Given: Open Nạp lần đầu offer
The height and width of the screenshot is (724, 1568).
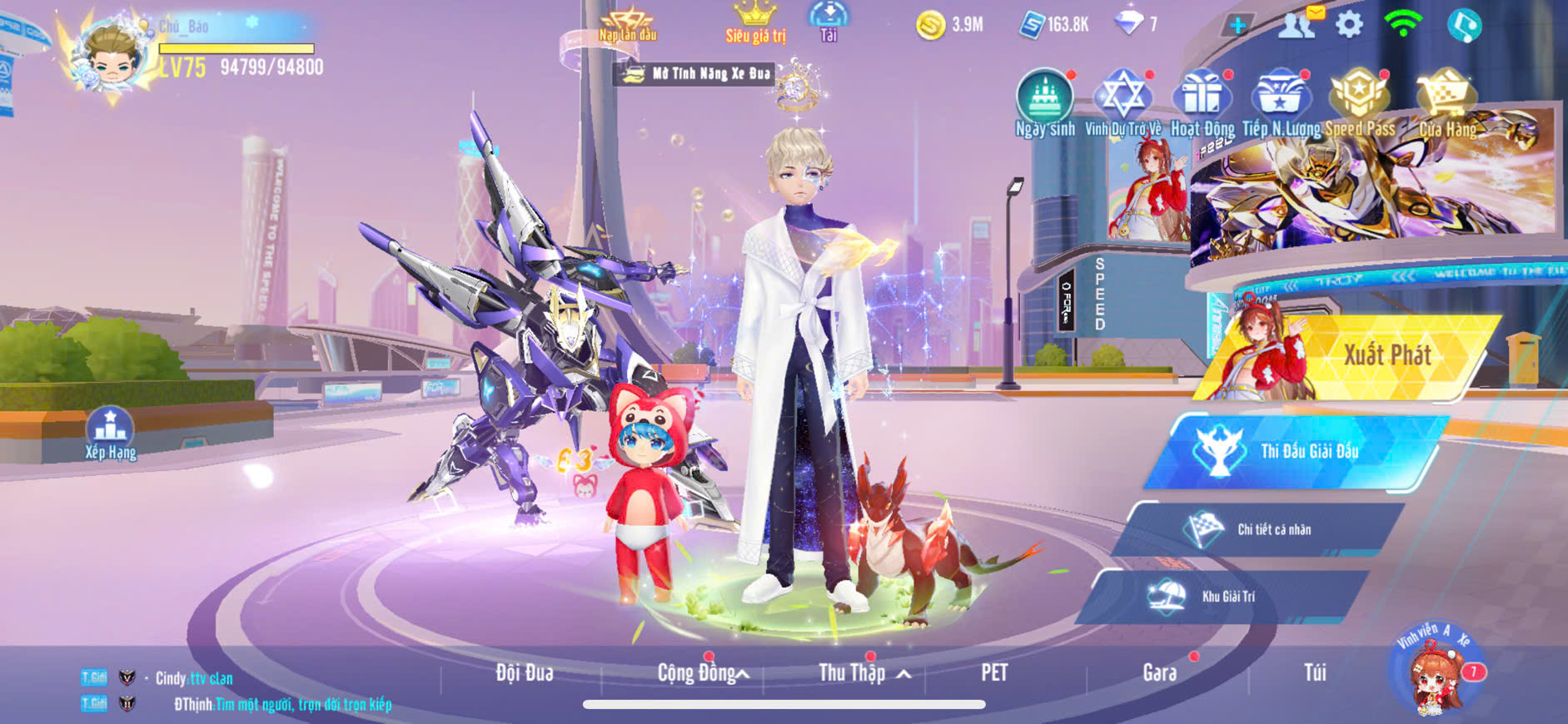Looking at the screenshot, I should 628,23.
